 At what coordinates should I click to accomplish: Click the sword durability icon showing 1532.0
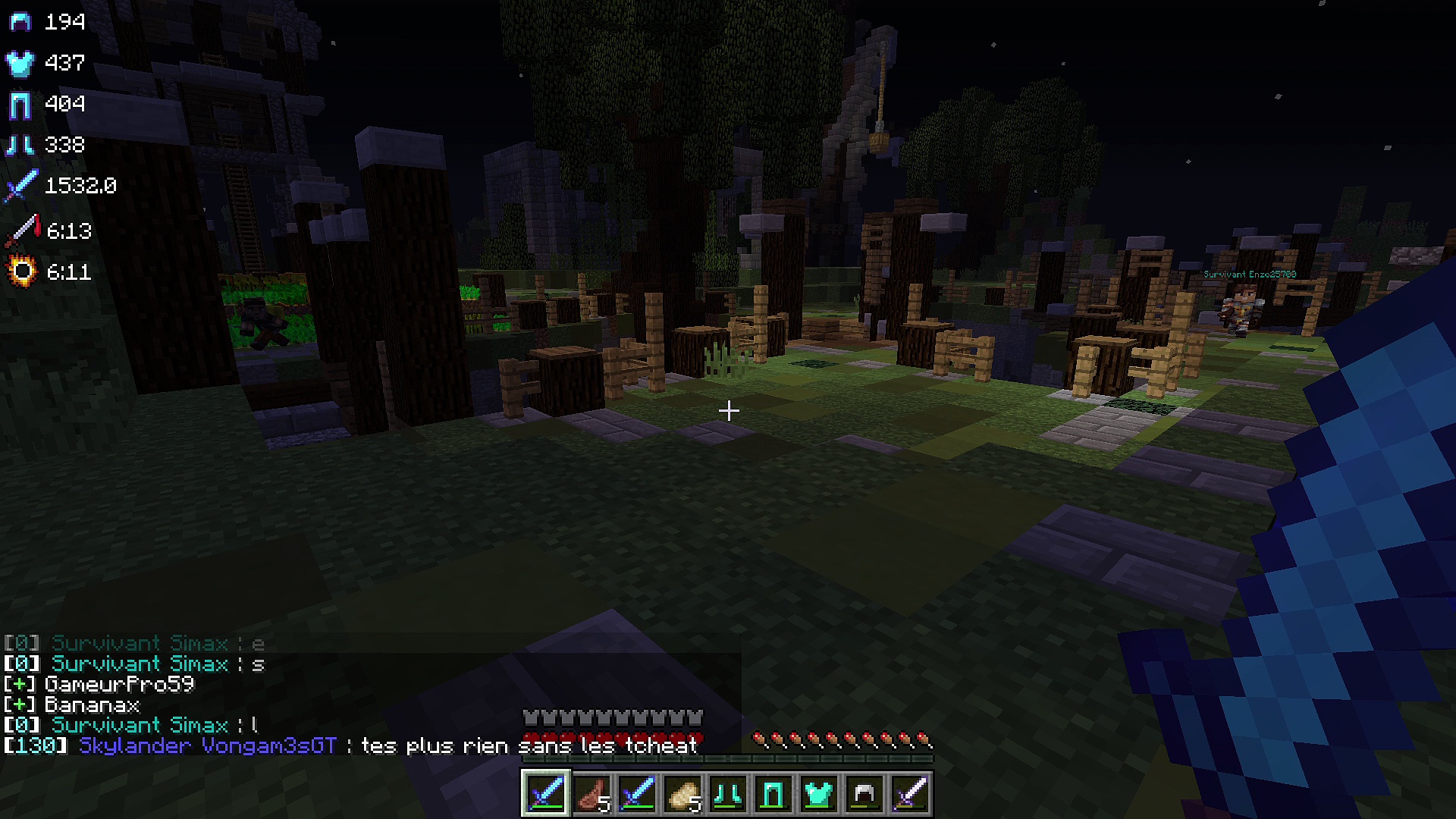click(x=20, y=186)
